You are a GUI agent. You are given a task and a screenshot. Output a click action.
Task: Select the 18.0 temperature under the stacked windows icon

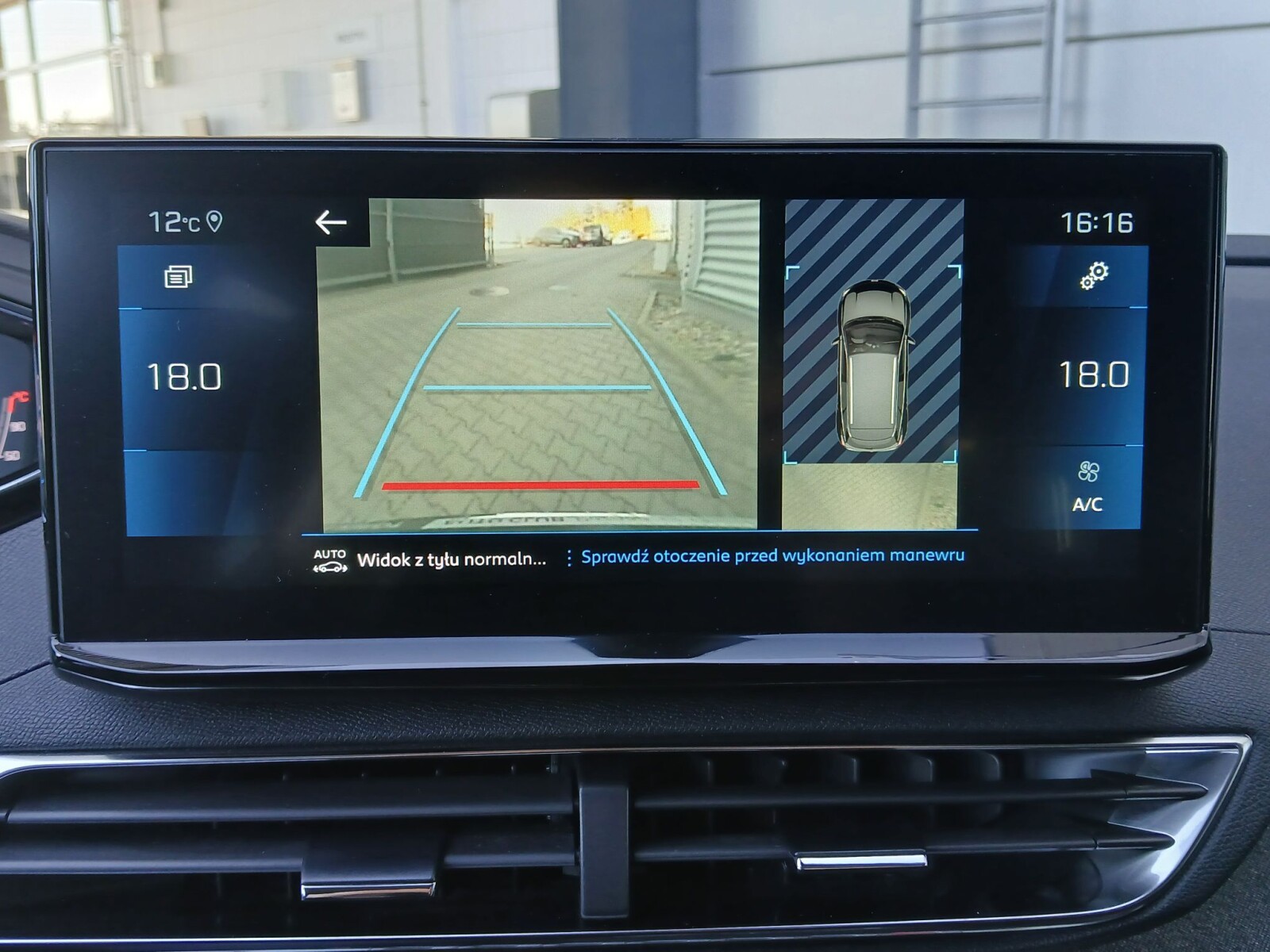[184, 376]
